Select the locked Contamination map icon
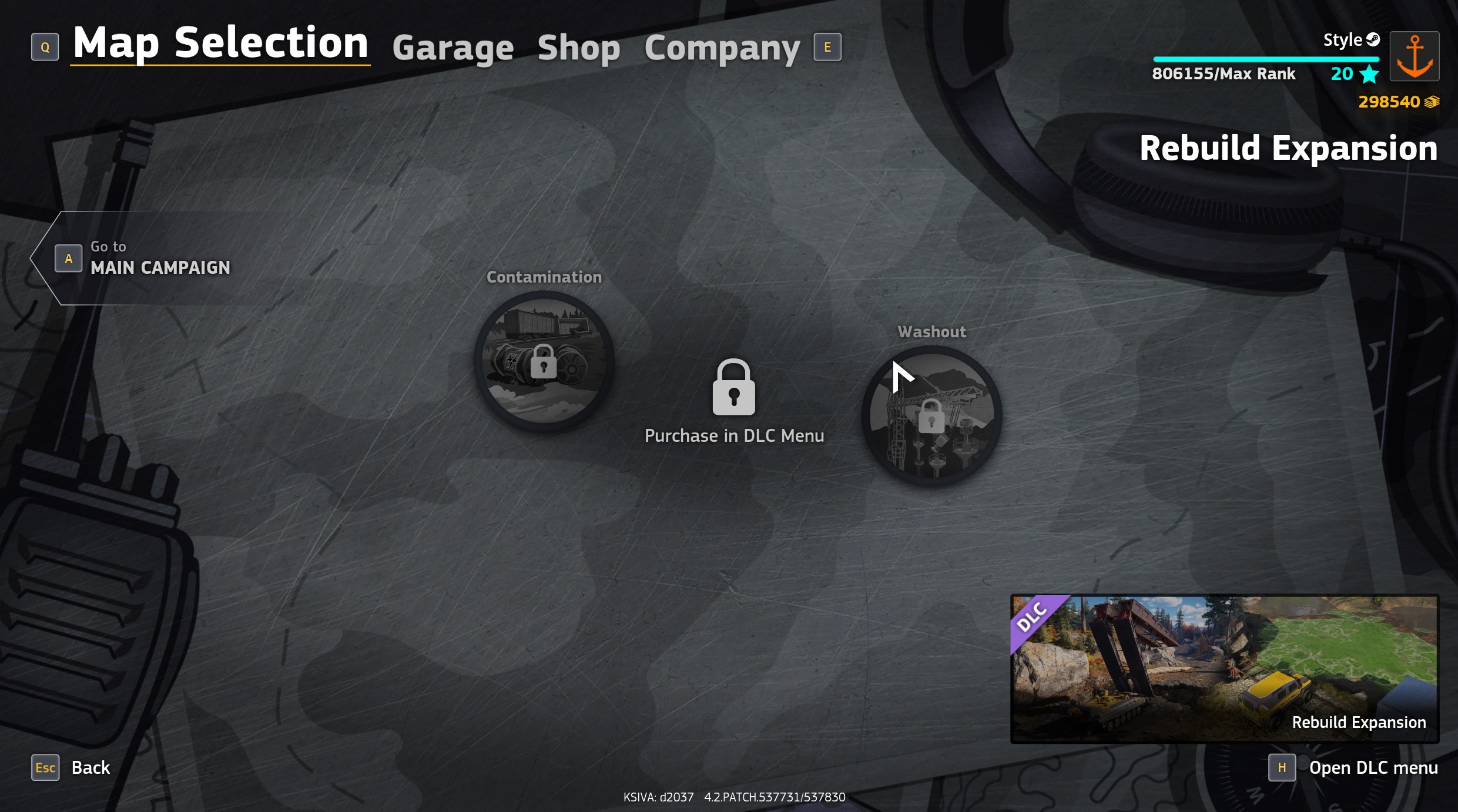 click(x=544, y=360)
